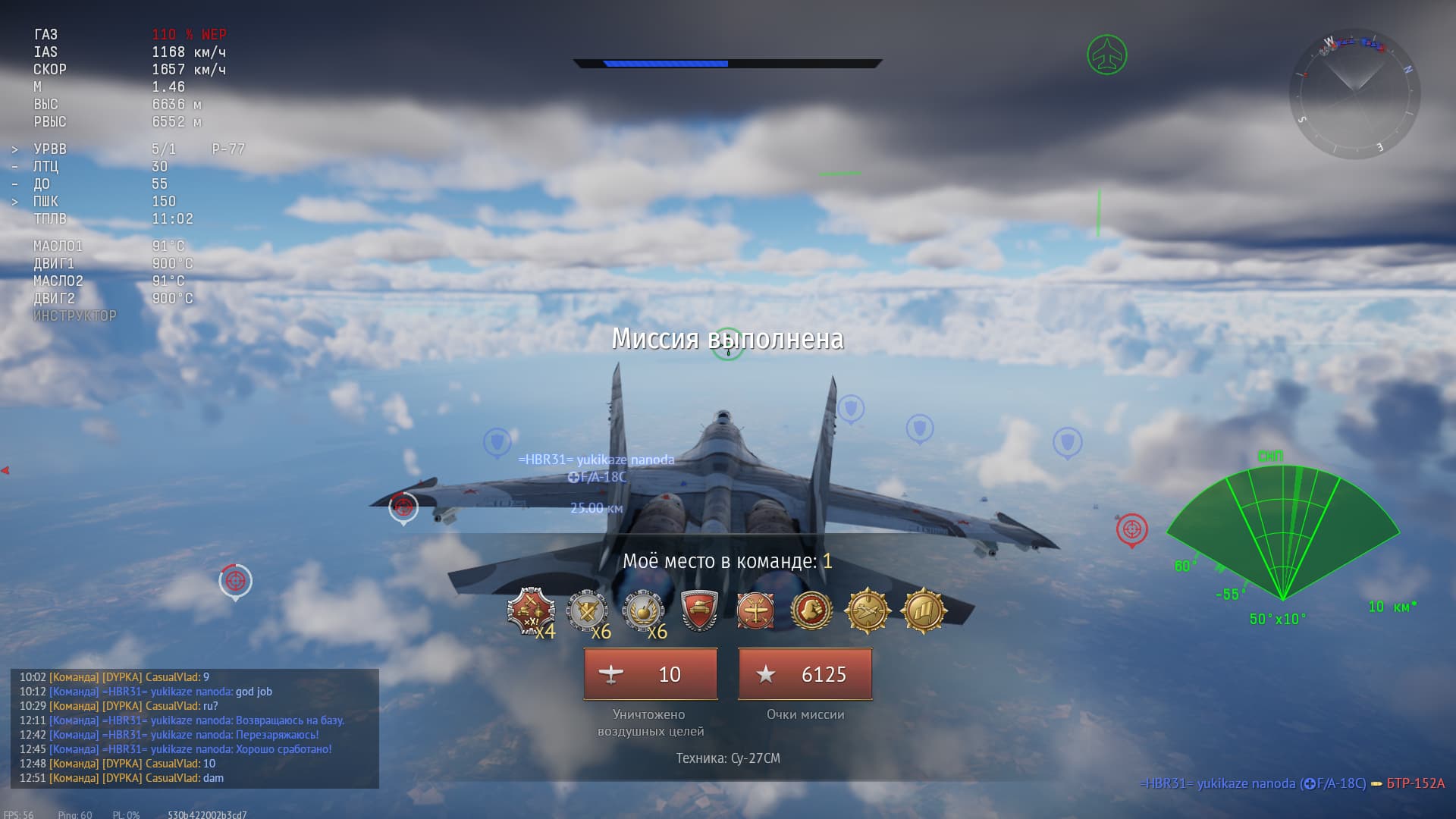Image resolution: width=1456 pixels, height=819 pixels.
Task: Click the mission points 6125 tile
Action: (x=805, y=674)
